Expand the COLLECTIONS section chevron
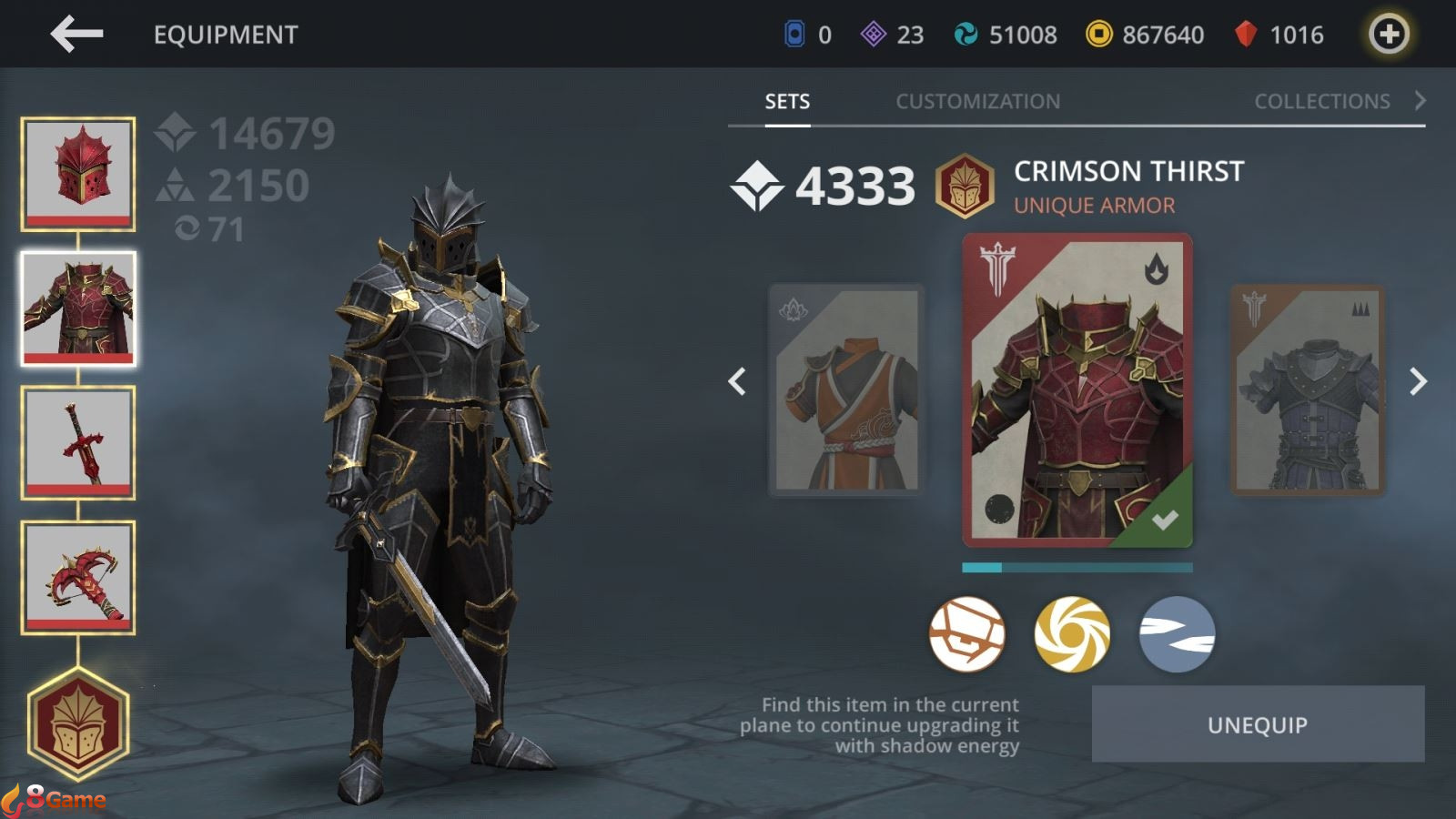Viewport: 1456px width, 819px height. pos(1421,101)
